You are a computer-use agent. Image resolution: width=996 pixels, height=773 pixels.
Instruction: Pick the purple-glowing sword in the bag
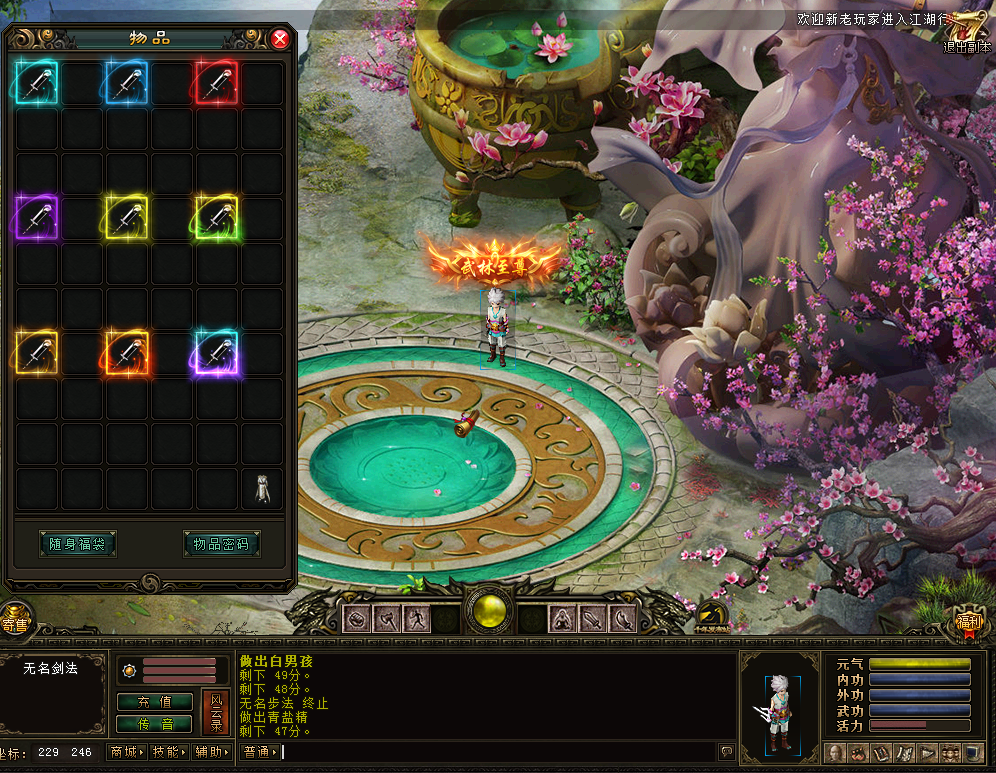point(37,217)
